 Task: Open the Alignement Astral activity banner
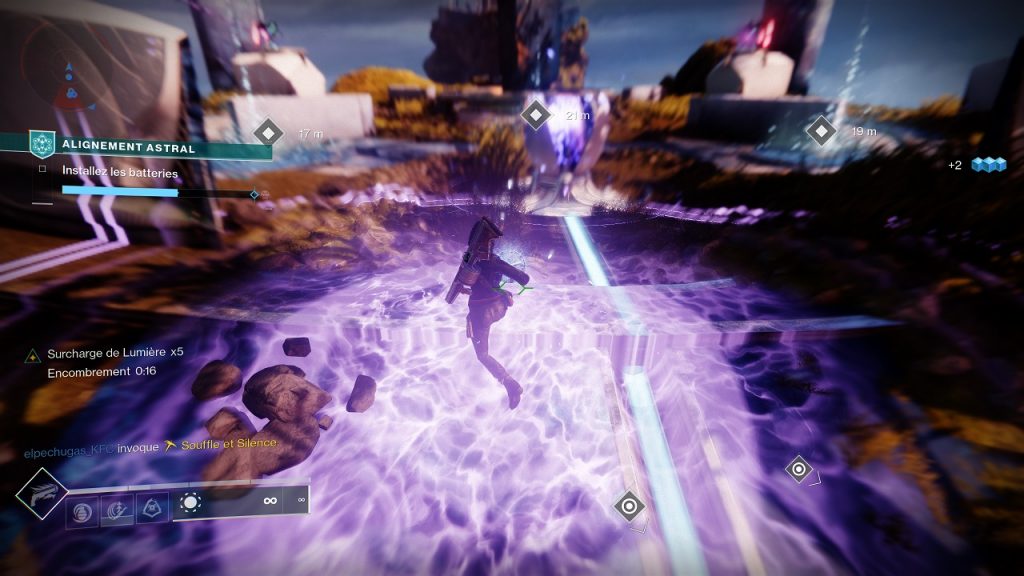pos(150,148)
